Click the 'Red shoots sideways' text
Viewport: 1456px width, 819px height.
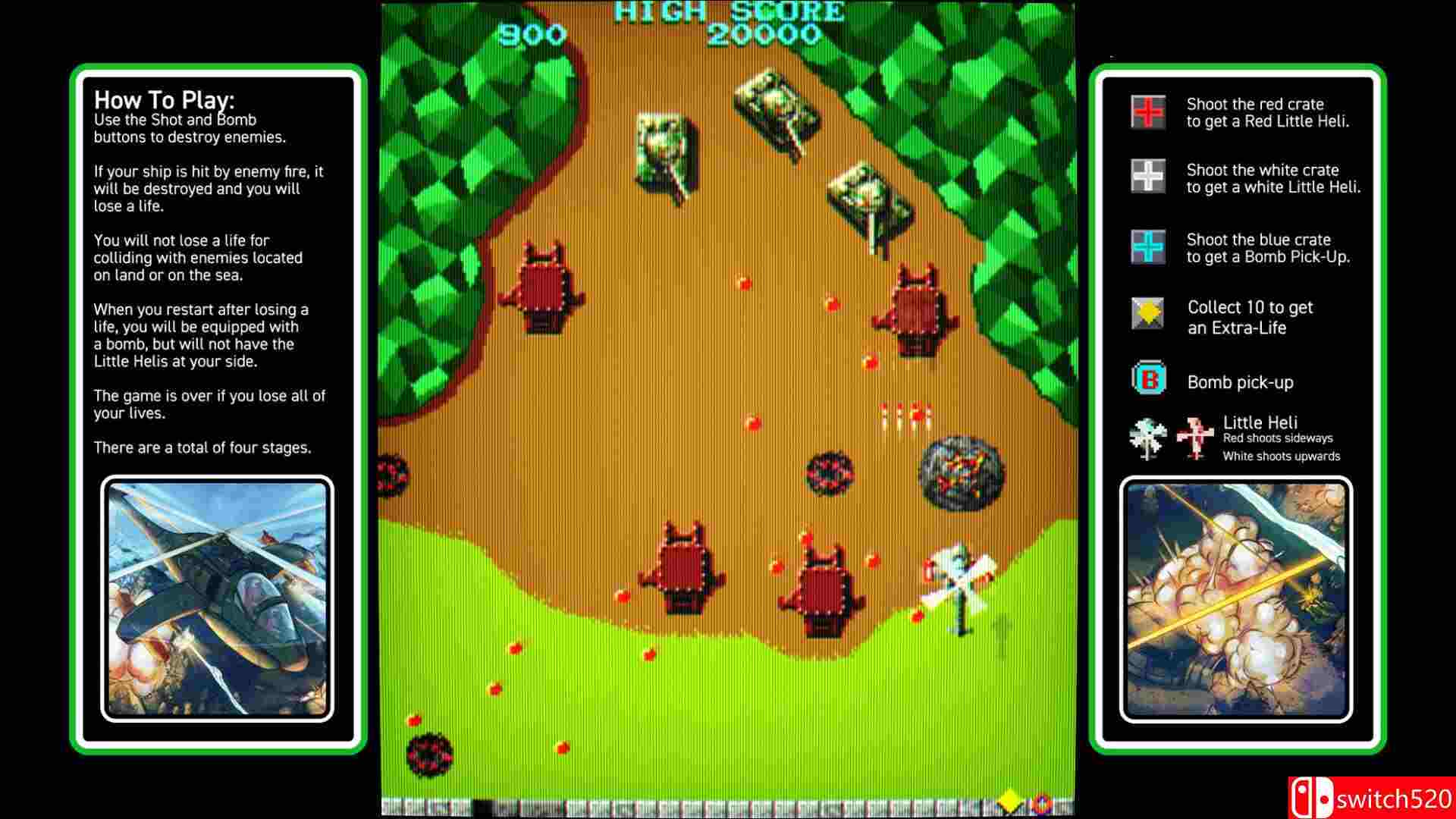[x=1279, y=438]
